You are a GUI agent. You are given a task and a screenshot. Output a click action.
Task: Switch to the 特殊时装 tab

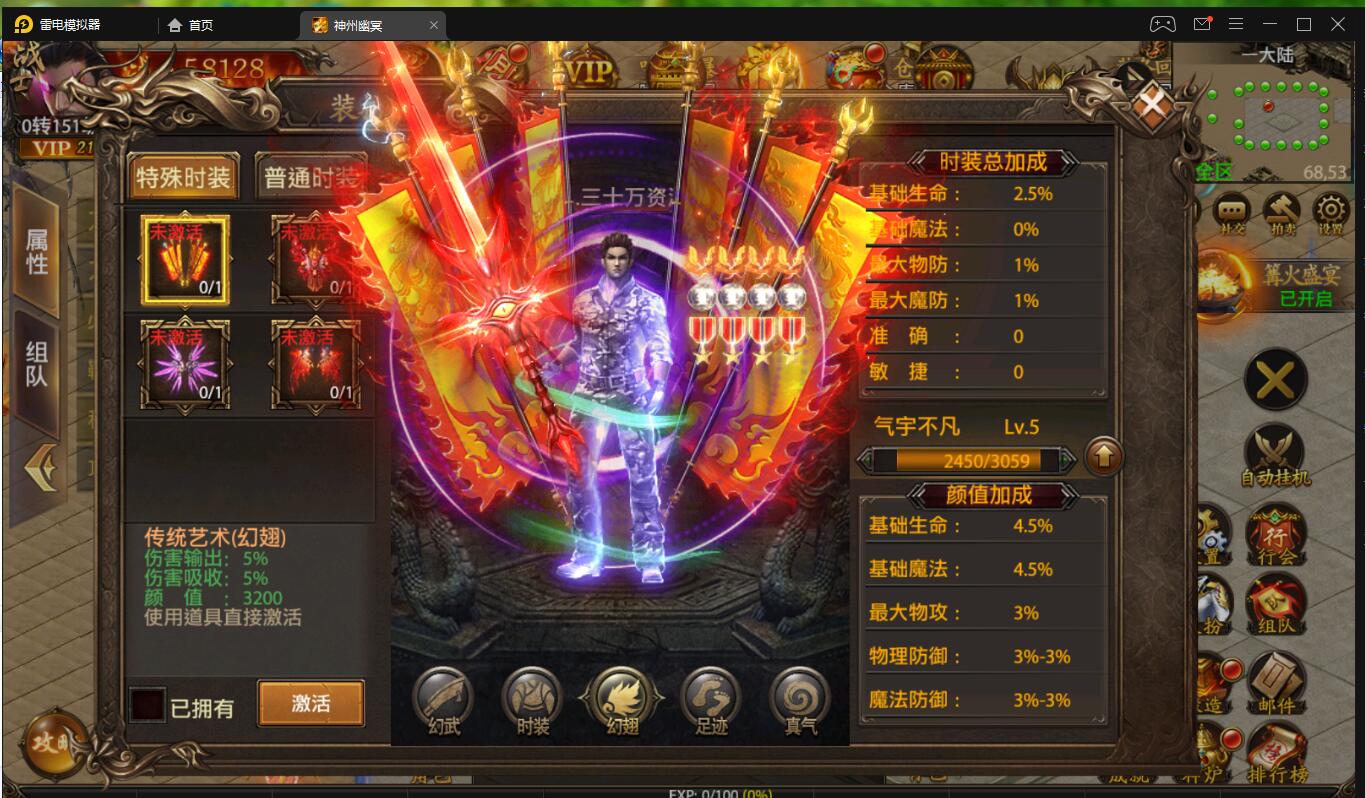(184, 178)
